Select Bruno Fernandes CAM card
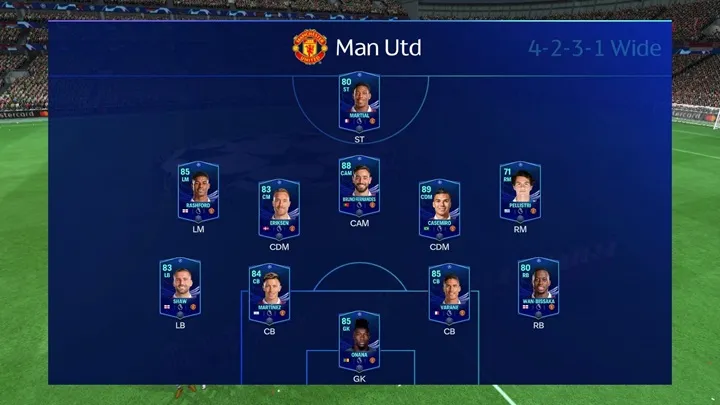 point(359,186)
